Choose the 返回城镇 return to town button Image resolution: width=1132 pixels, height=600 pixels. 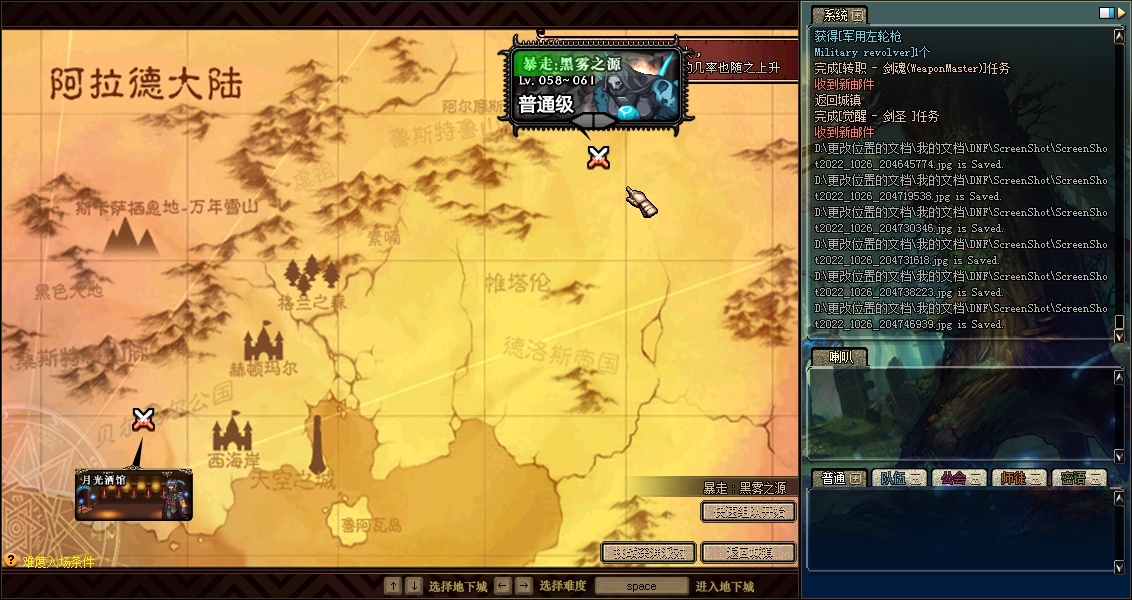click(x=748, y=552)
